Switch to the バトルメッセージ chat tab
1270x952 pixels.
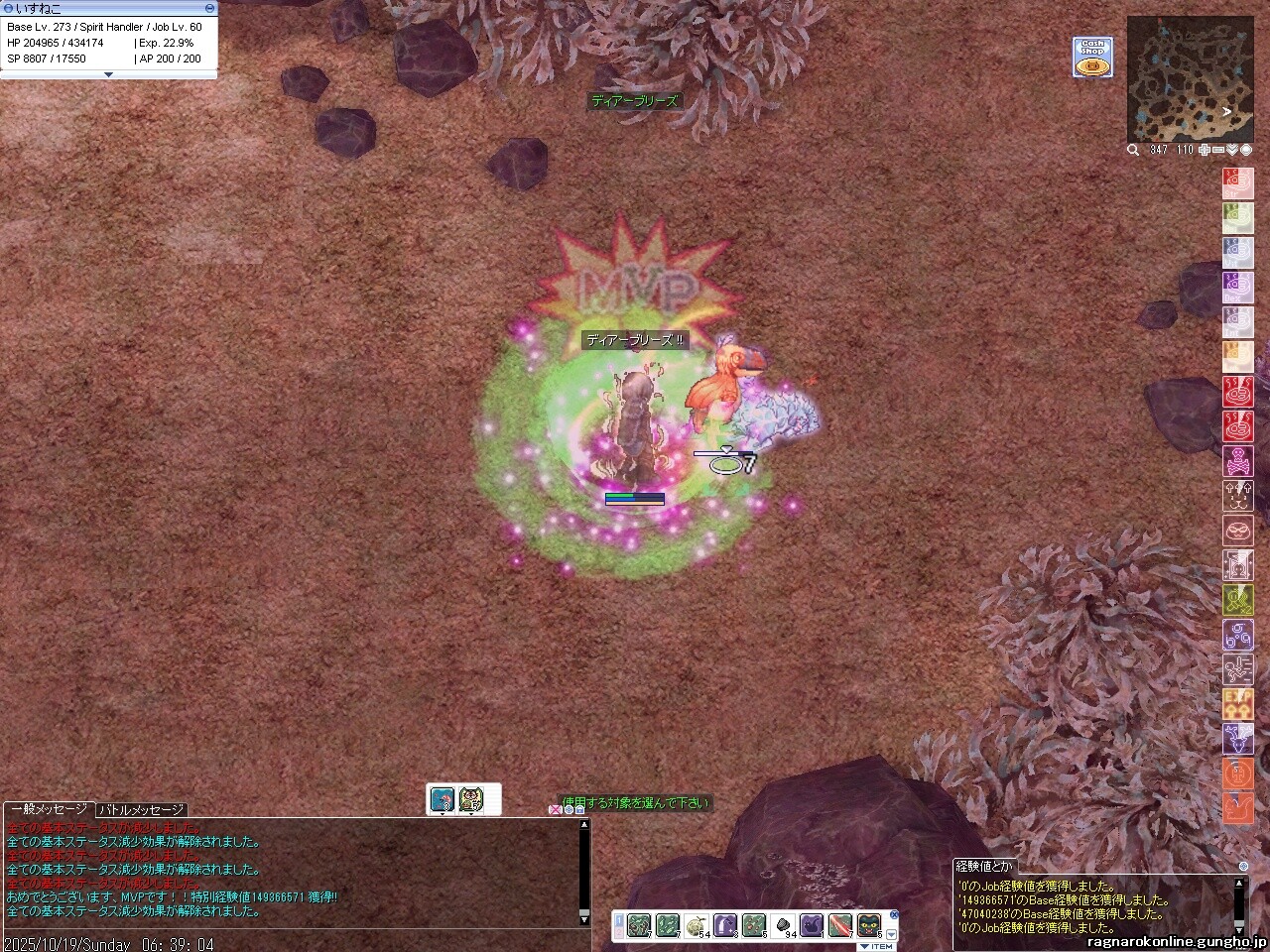coord(141,810)
